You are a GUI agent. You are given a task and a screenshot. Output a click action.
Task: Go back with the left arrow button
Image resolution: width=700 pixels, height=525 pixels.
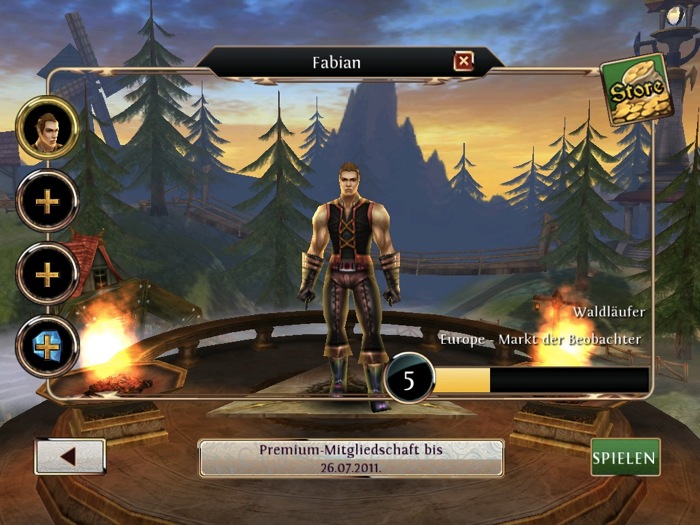click(x=70, y=457)
